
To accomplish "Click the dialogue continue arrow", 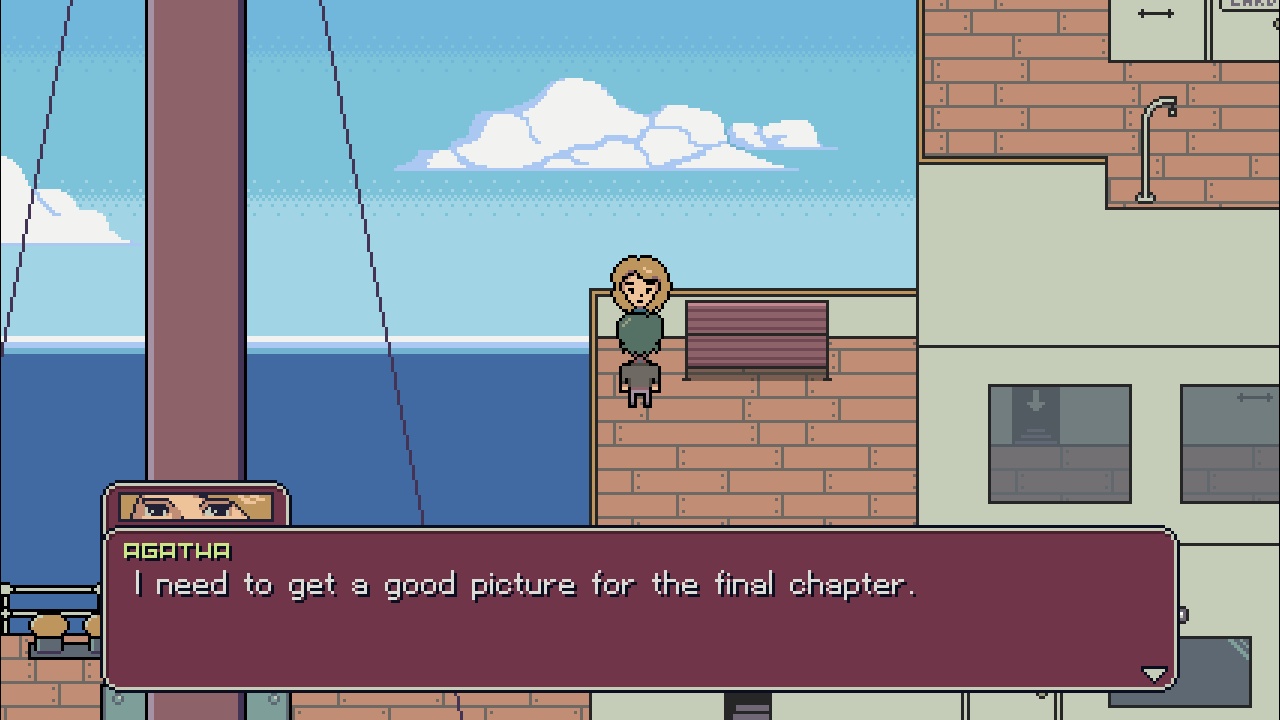I will (1157, 674).
